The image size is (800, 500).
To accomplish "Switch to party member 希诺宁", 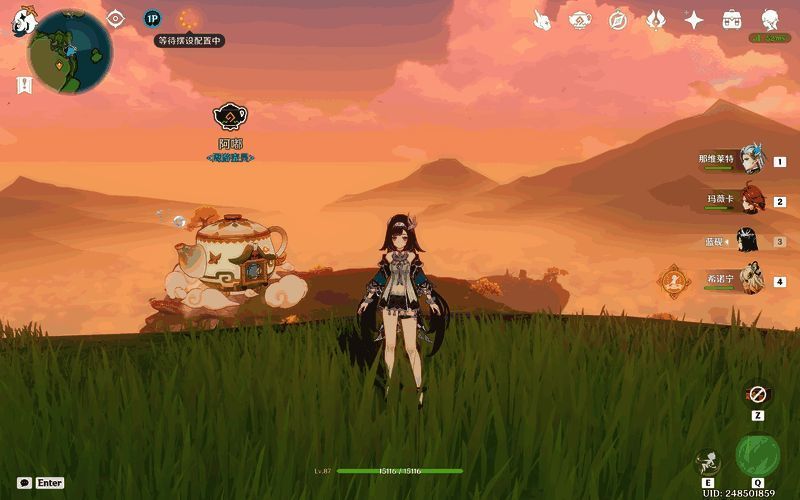I will click(x=750, y=282).
